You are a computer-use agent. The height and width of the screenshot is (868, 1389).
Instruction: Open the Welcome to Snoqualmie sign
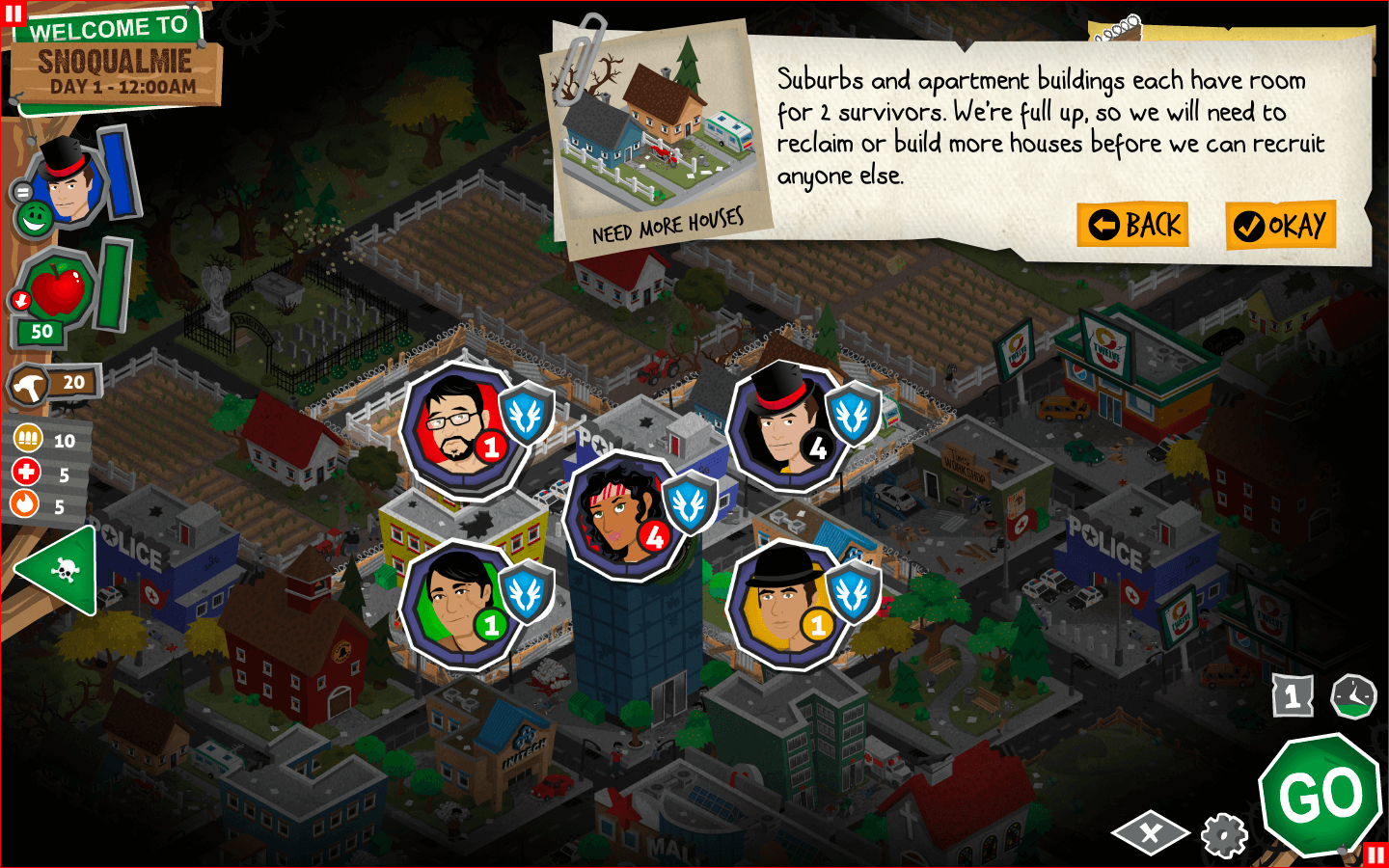point(116,60)
